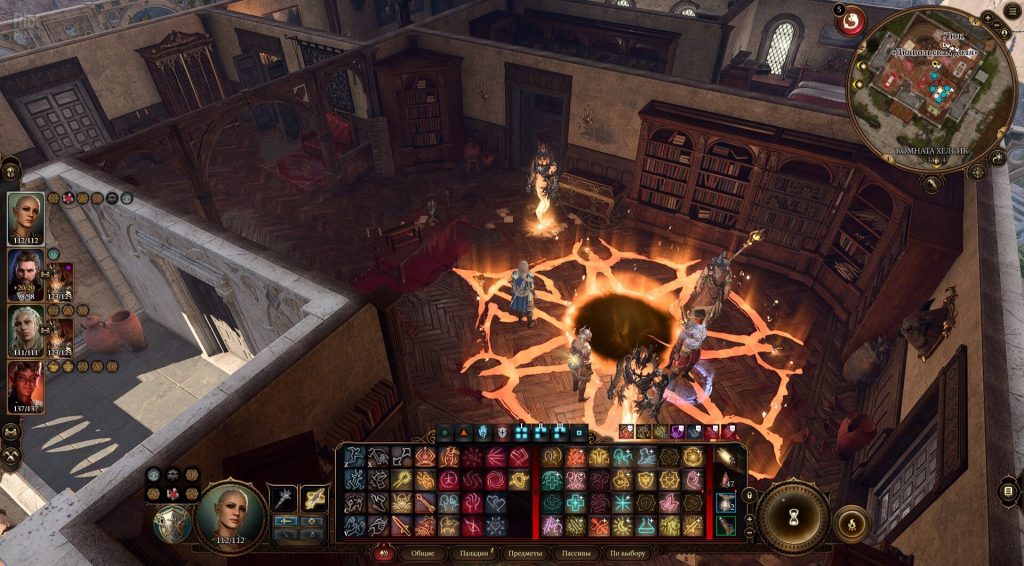Select the ranged weapon slot
1024x566 pixels.
[316, 497]
